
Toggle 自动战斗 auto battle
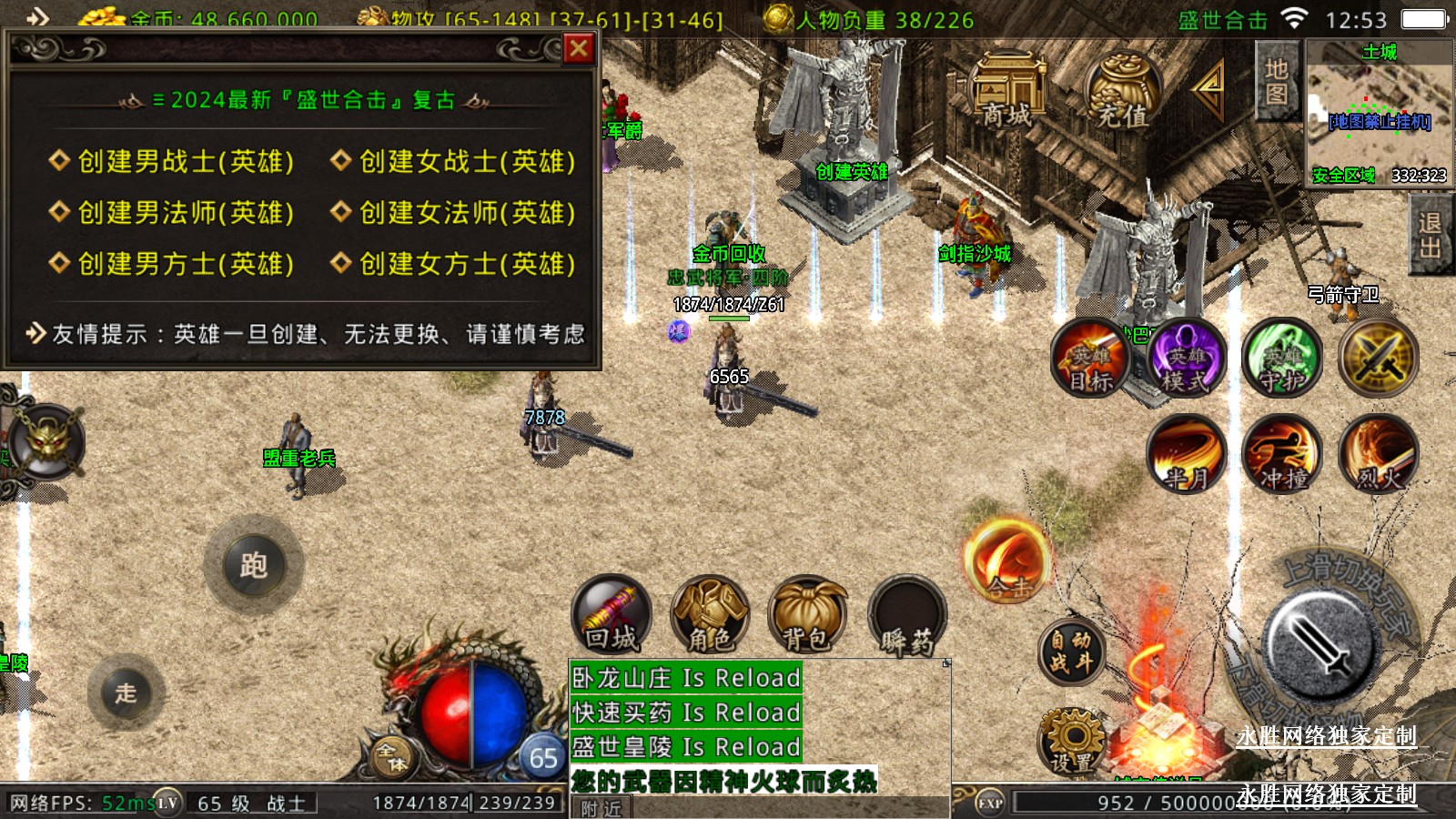tap(1071, 652)
